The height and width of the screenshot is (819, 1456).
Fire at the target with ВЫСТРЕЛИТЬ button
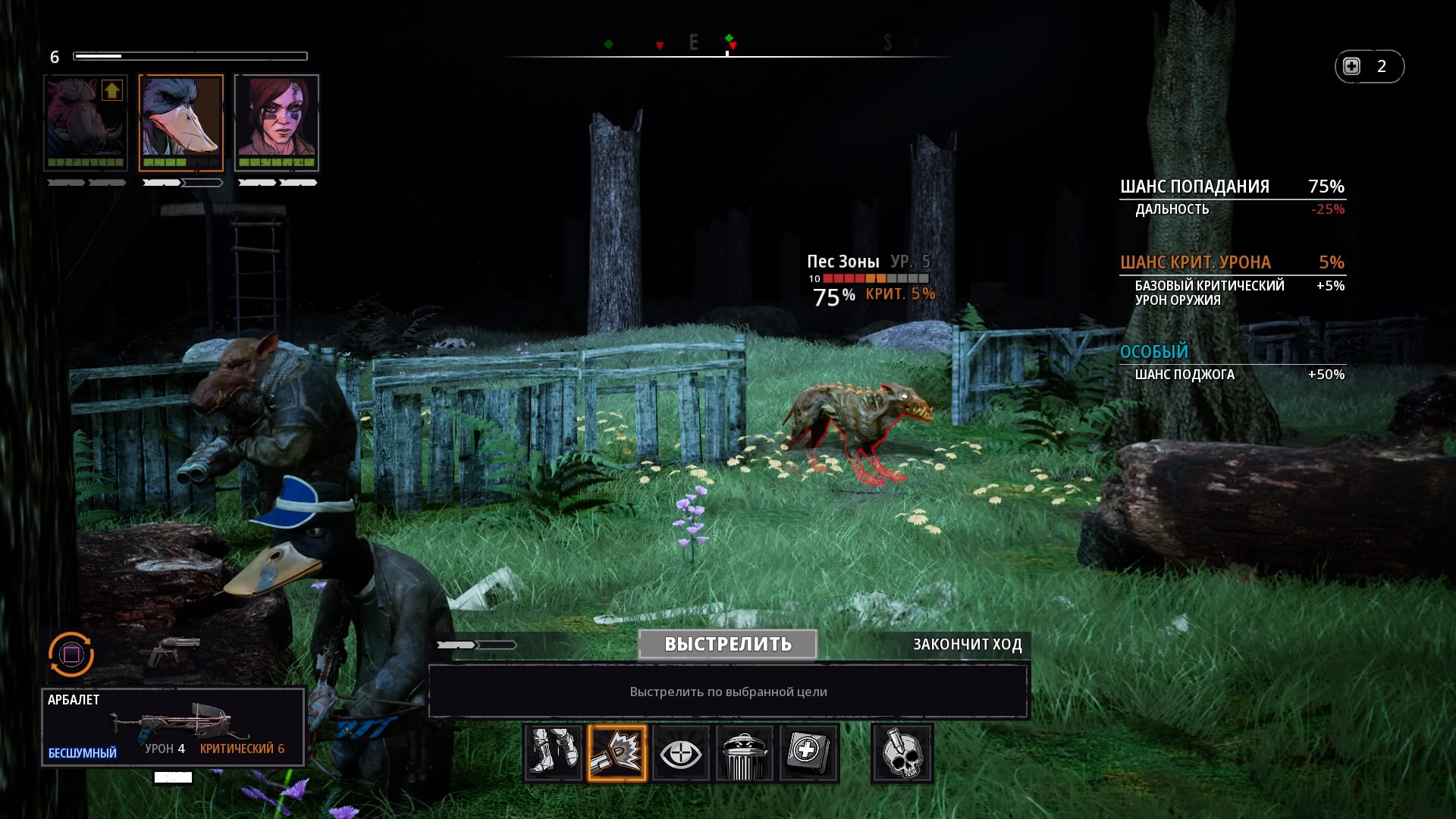pos(727,644)
